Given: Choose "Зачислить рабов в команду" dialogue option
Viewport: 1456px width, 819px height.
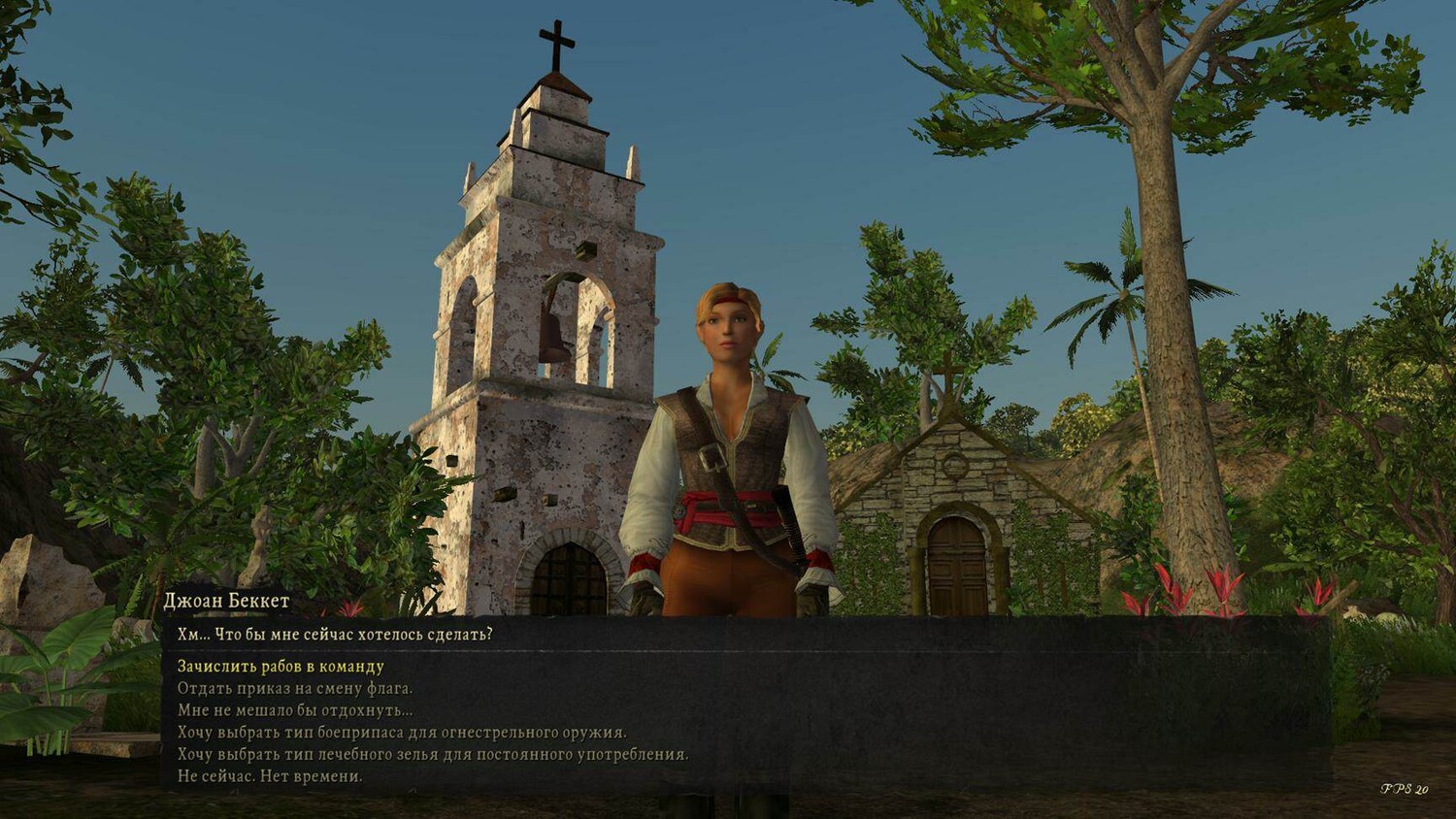Looking at the screenshot, I should coord(281,667).
